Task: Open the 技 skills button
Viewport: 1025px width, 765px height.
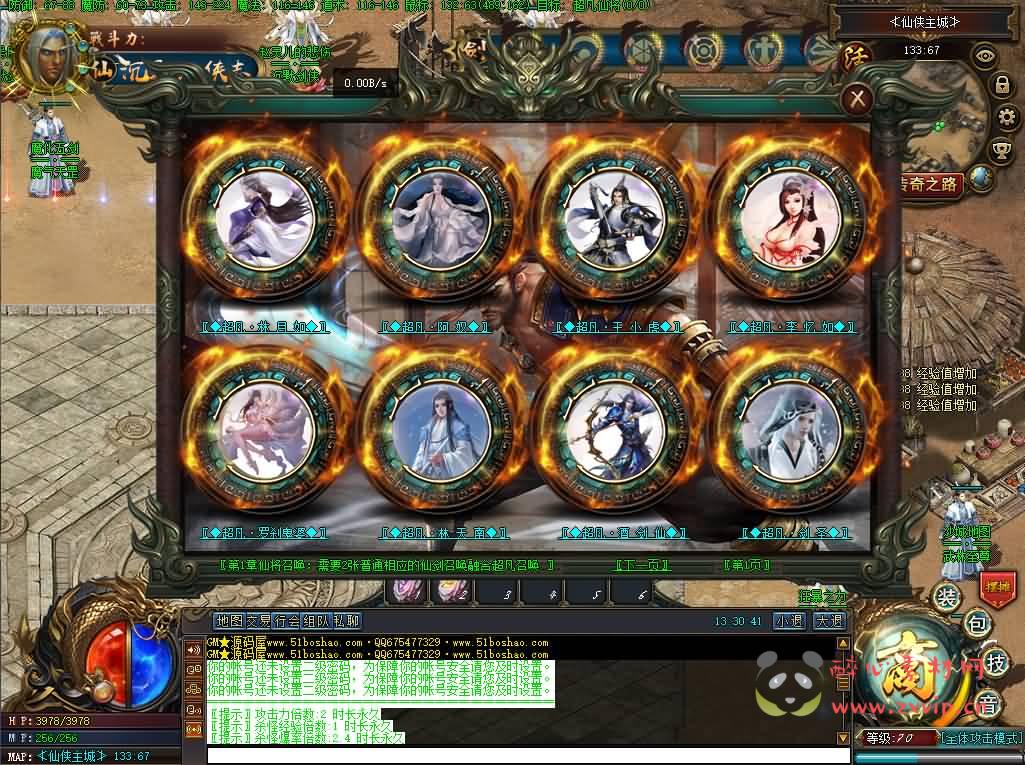Action: pyautogui.click(x=996, y=661)
